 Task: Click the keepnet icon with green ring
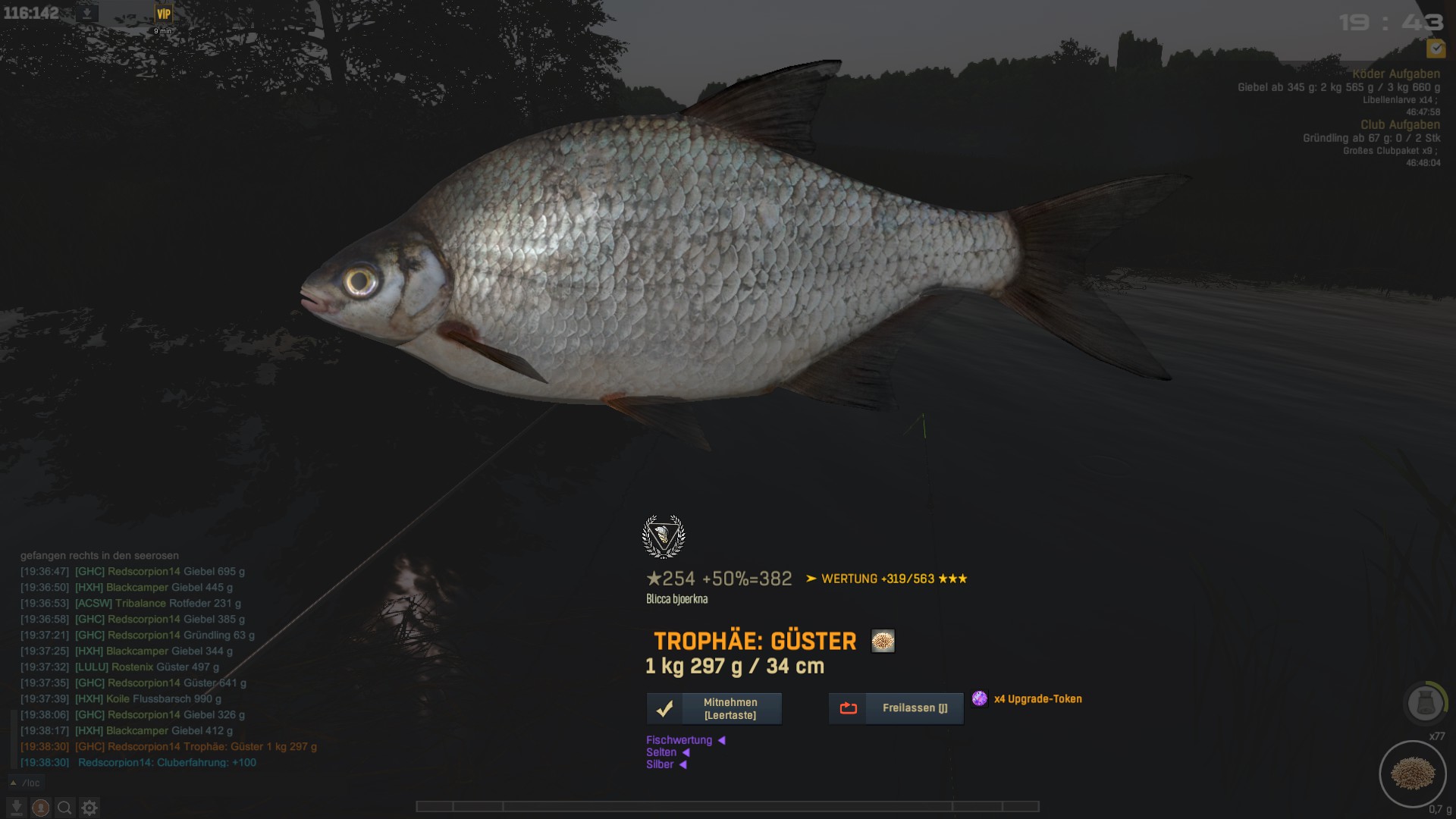[x=1425, y=702]
